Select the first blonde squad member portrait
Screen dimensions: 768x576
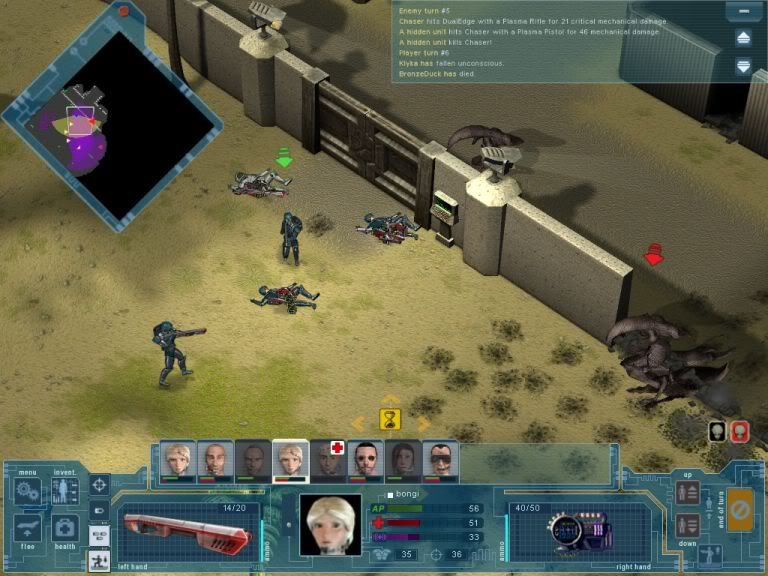pyautogui.click(x=178, y=460)
